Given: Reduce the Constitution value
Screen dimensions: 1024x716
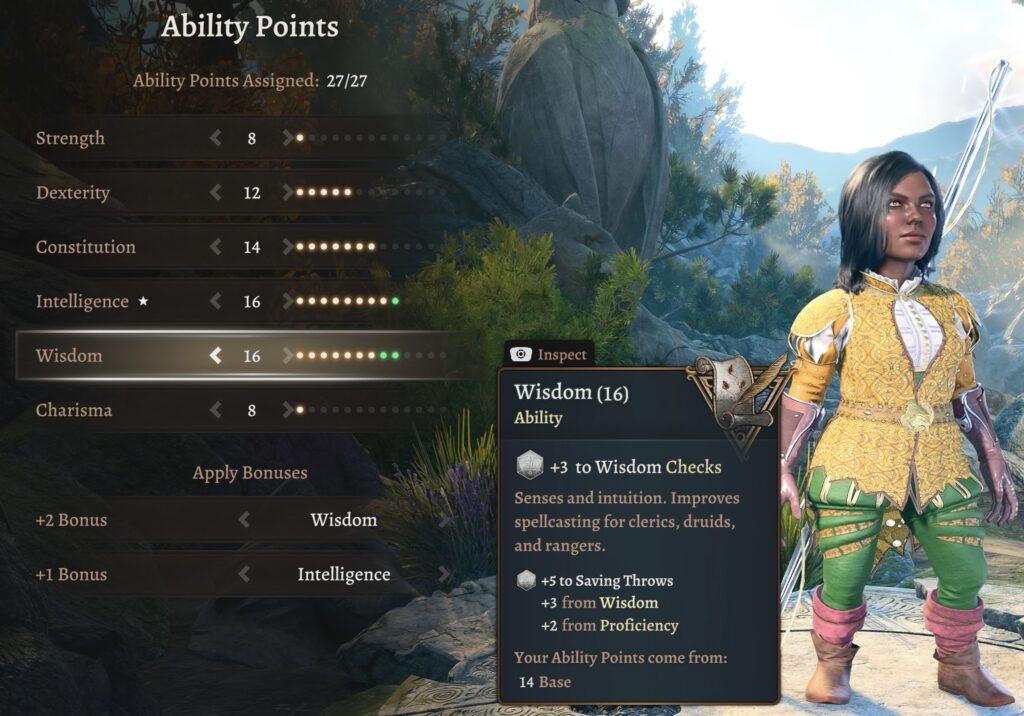Looking at the screenshot, I should [x=215, y=247].
